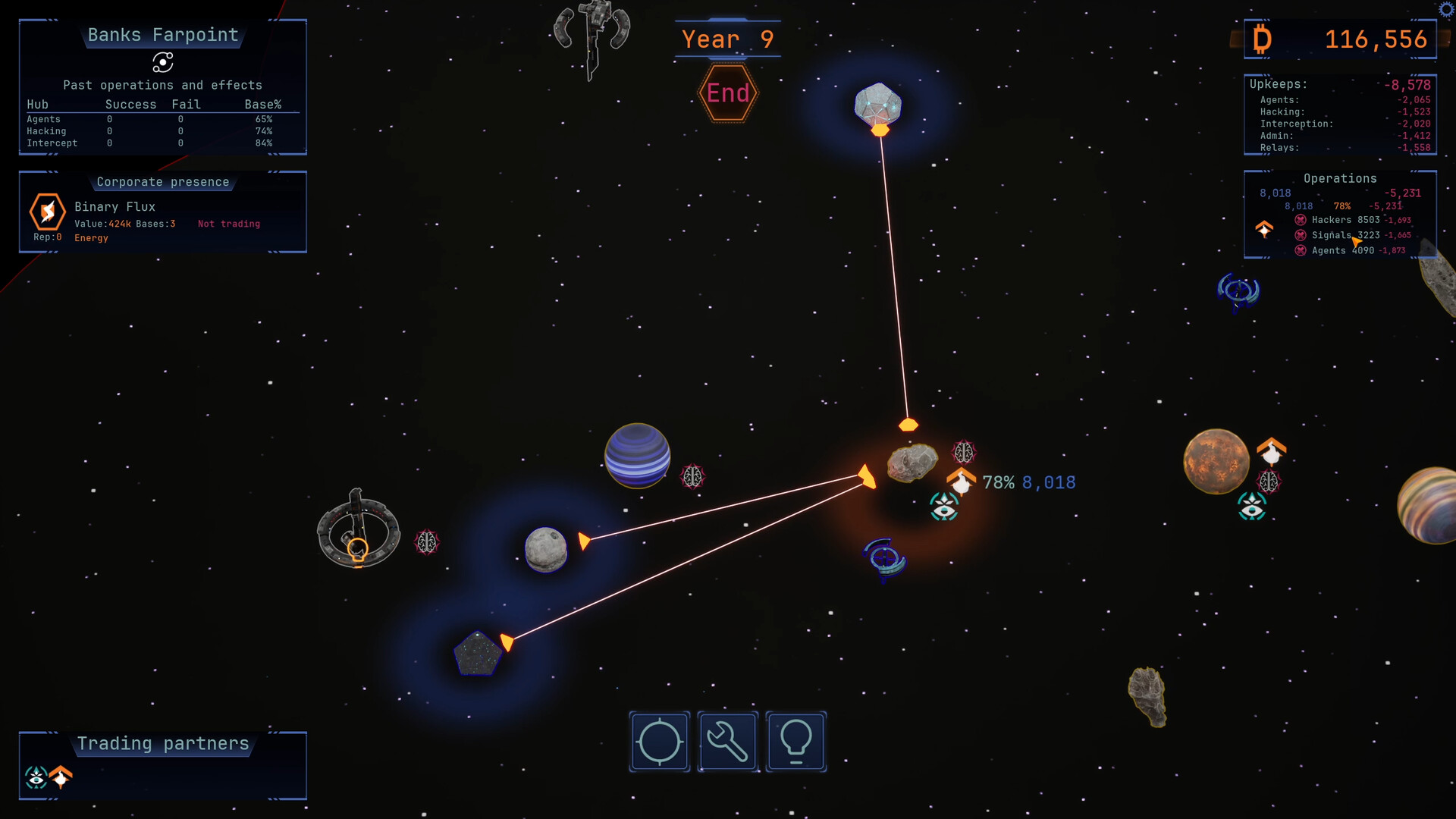Viewport: 1456px width, 819px height.
Task: Cancel the Hackers operation
Action: coord(1301,220)
